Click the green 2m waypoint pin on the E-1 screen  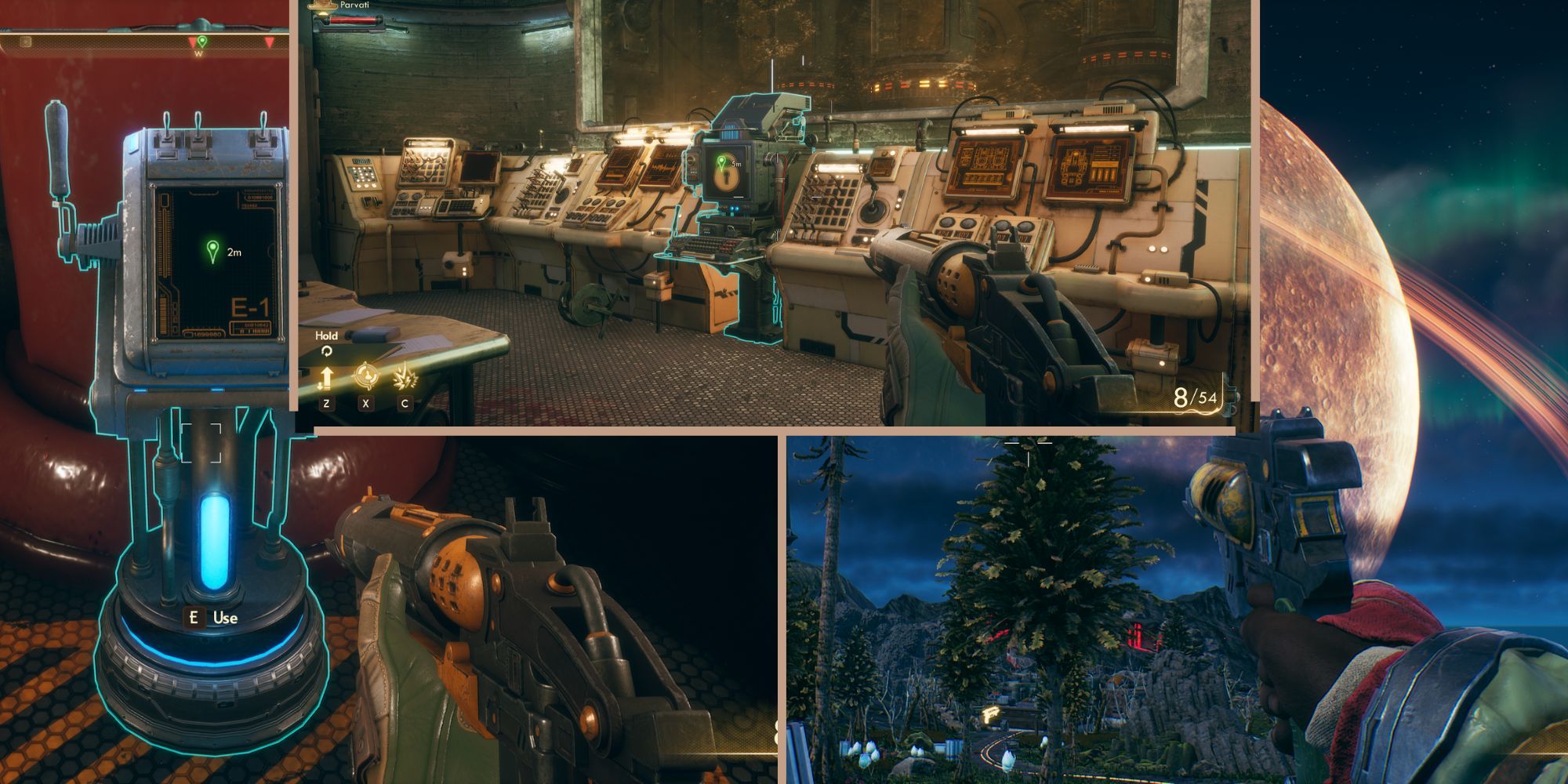point(212,252)
